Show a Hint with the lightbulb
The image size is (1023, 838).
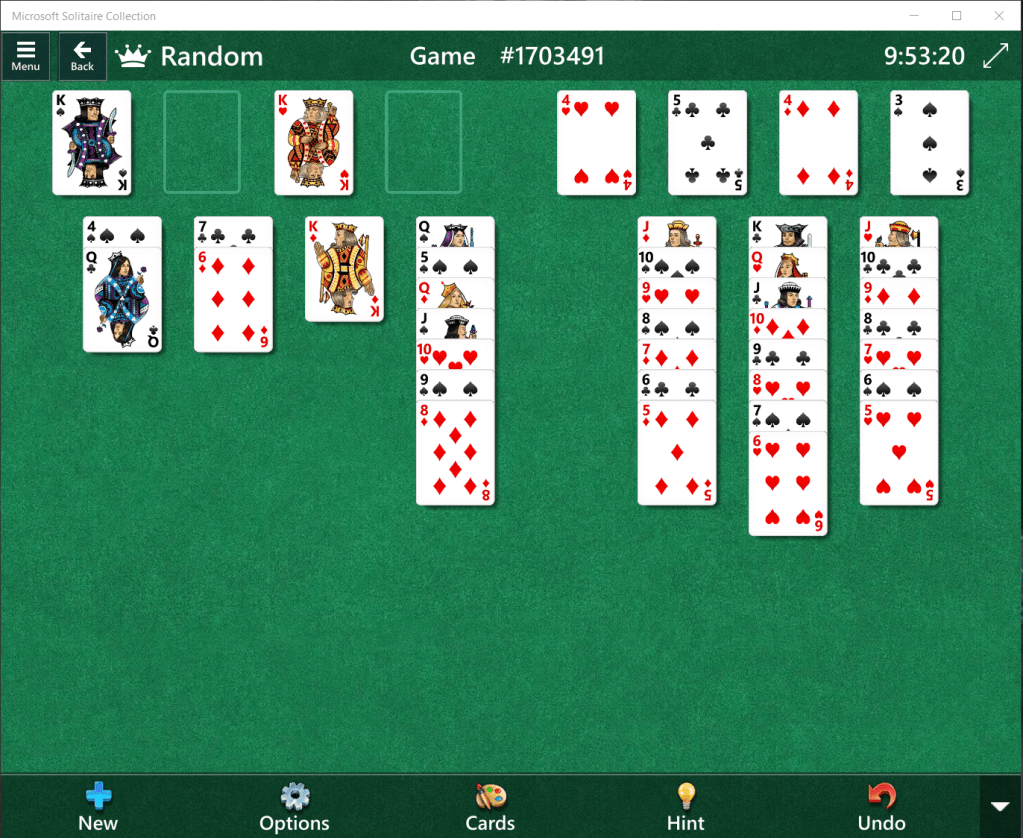686,807
